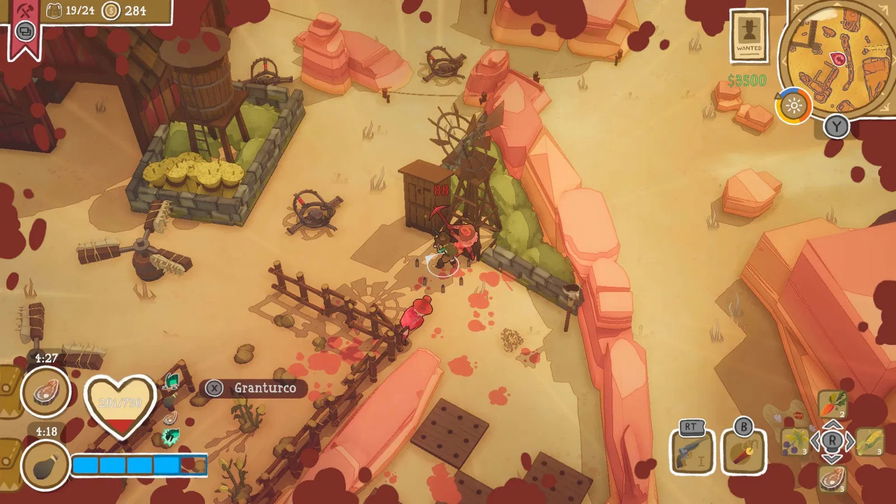Screen dimensions: 896x504
Task: Pick the berries food slot
Action: [795, 441]
